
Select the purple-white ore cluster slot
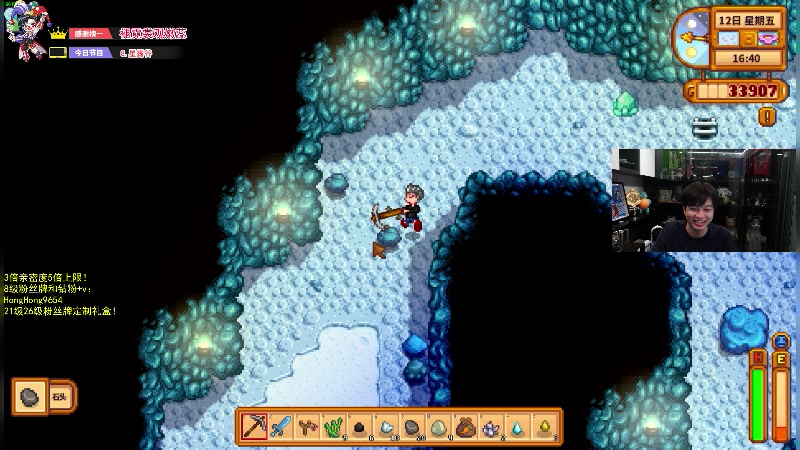click(x=492, y=427)
